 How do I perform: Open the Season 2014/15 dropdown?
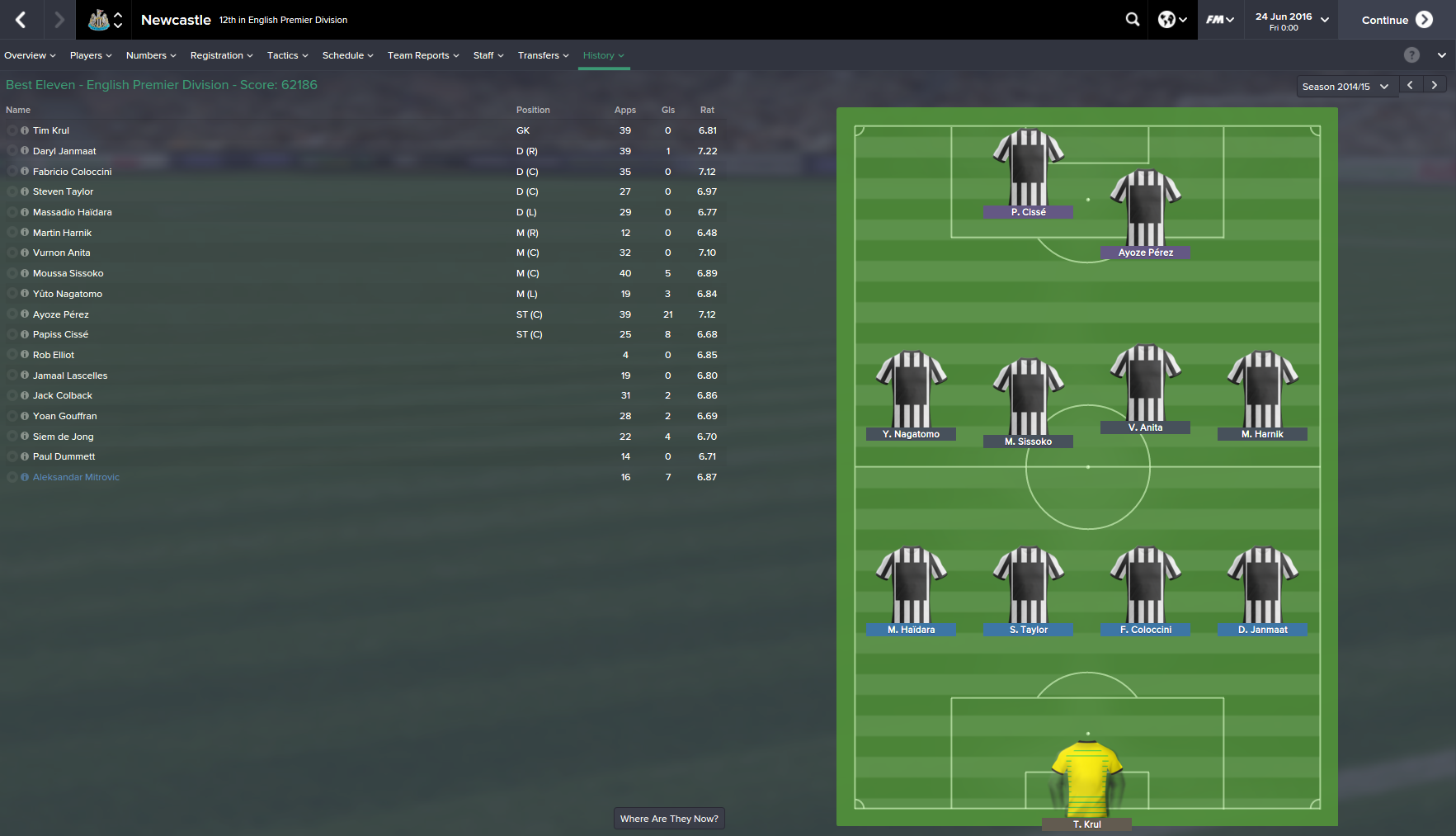tap(1345, 86)
